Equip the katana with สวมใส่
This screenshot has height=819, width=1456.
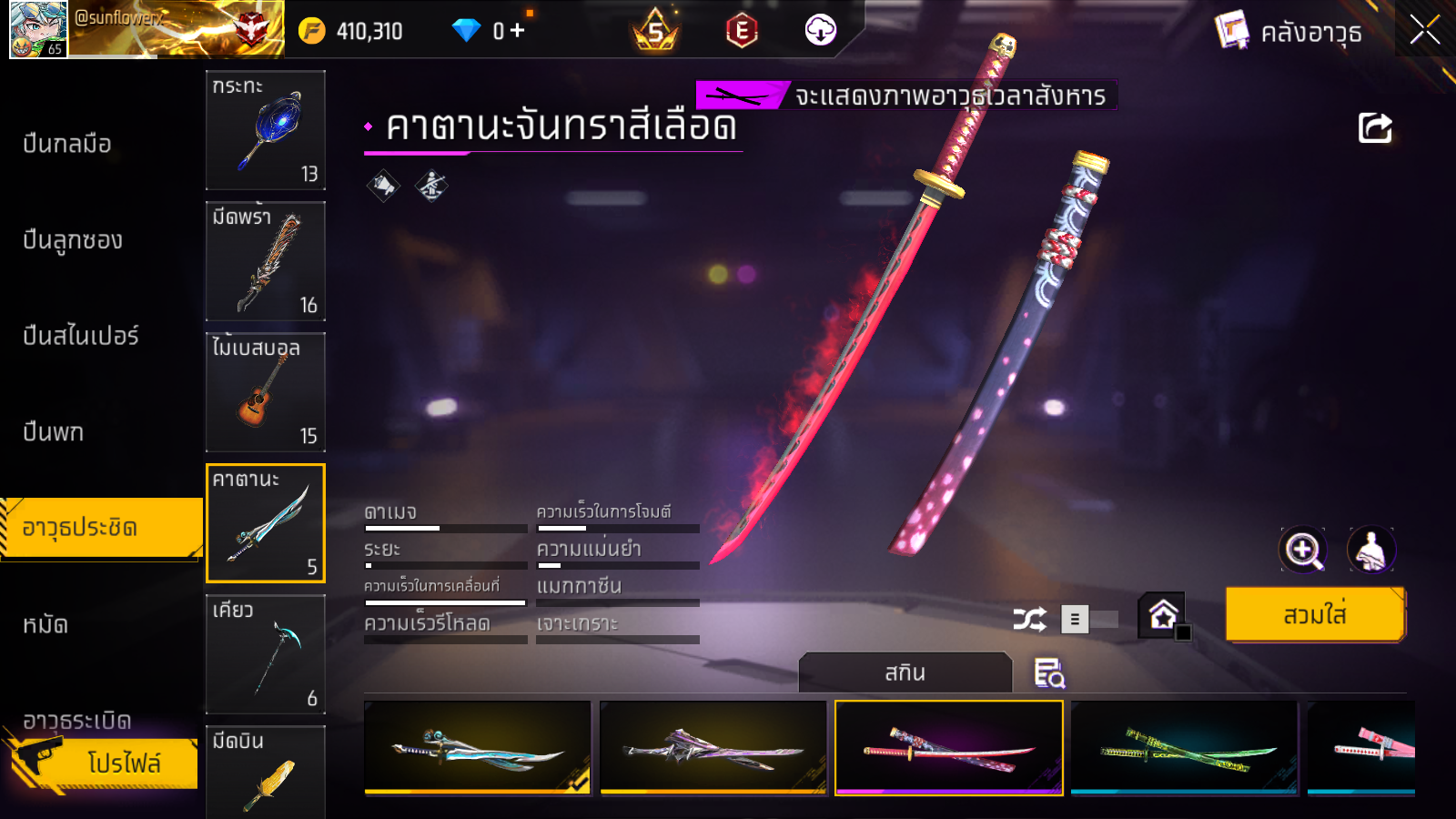pos(1314,615)
